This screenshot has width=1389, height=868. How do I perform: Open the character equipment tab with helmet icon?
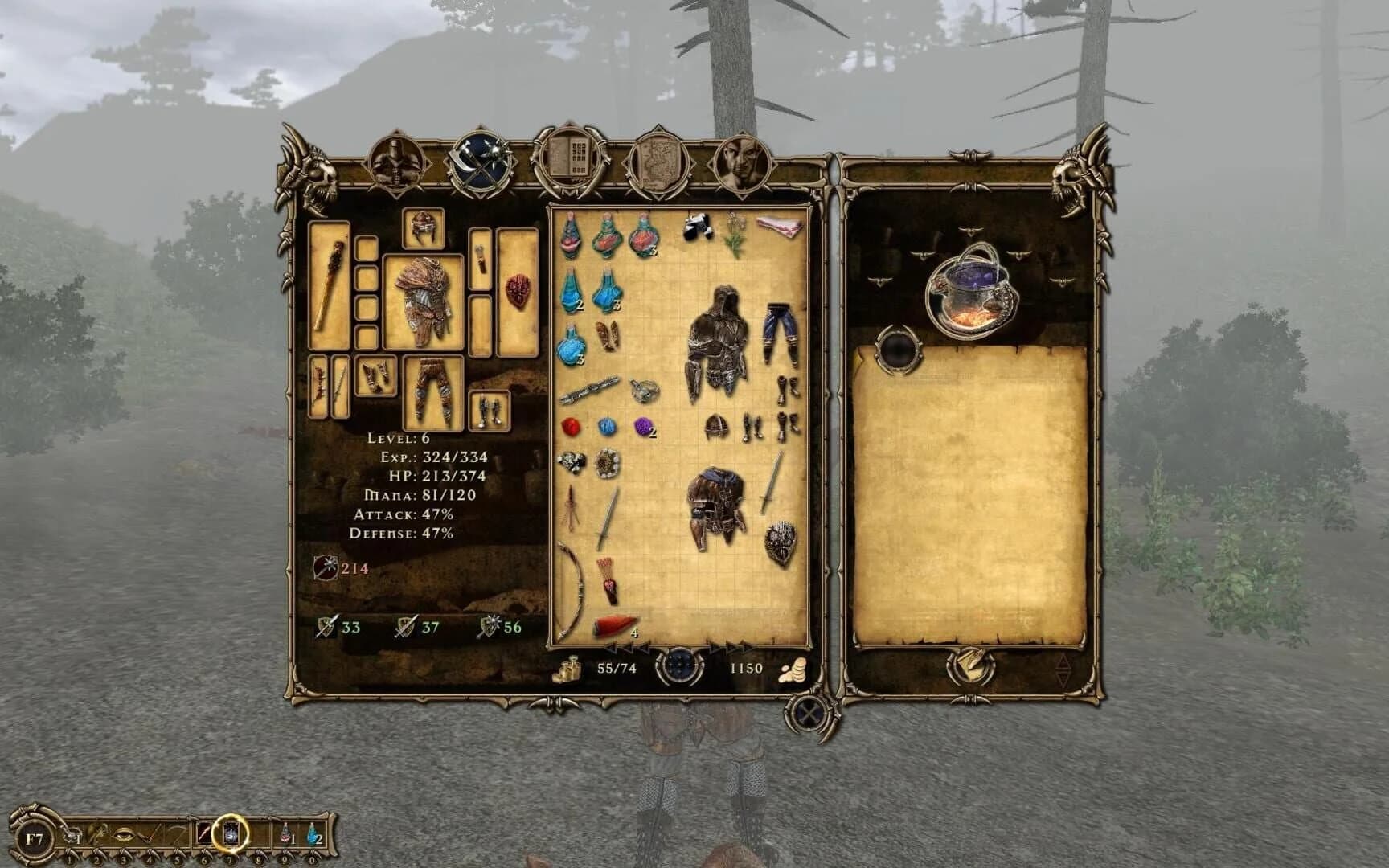(x=395, y=161)
